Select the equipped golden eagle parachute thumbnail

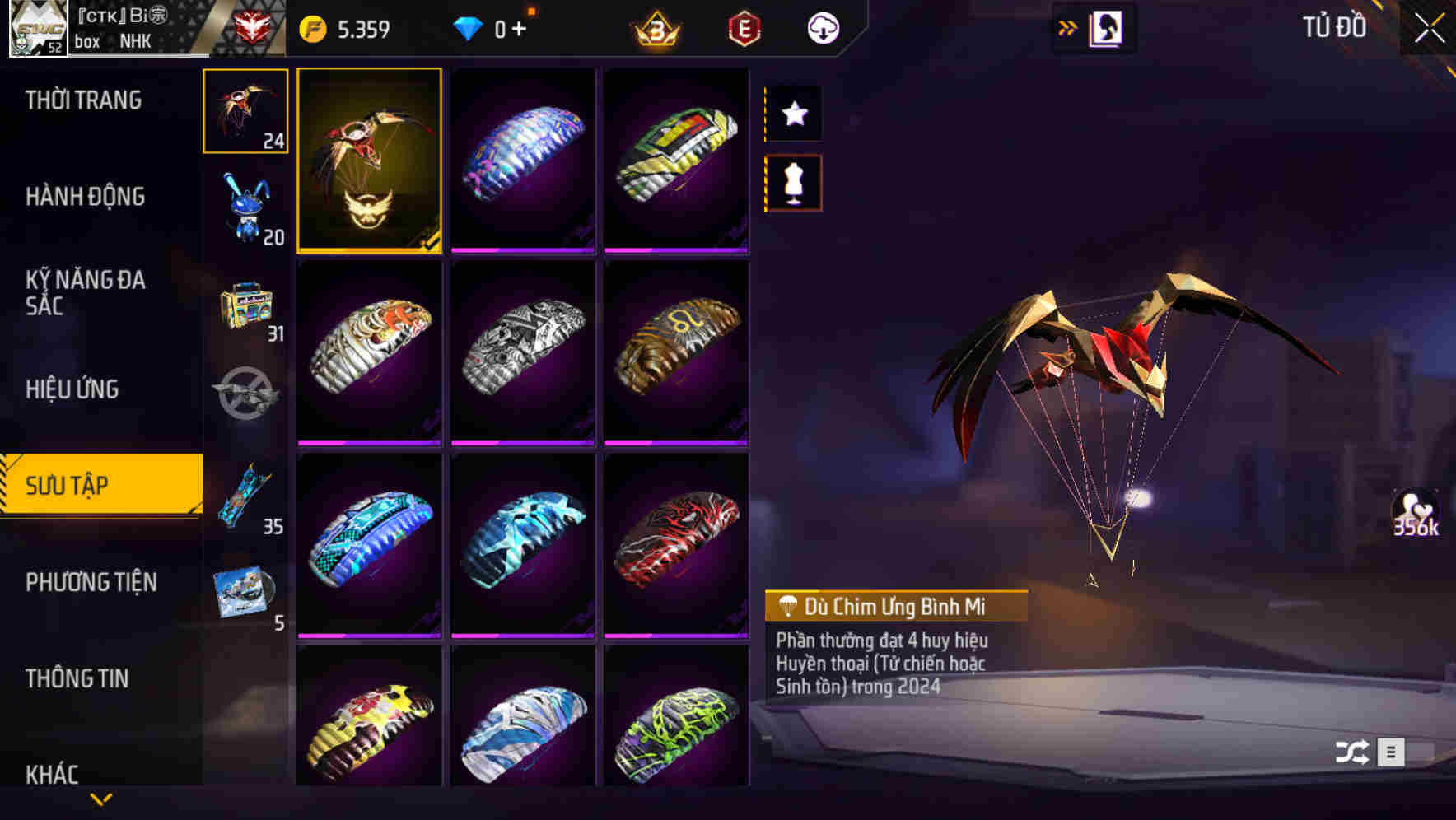370,161
